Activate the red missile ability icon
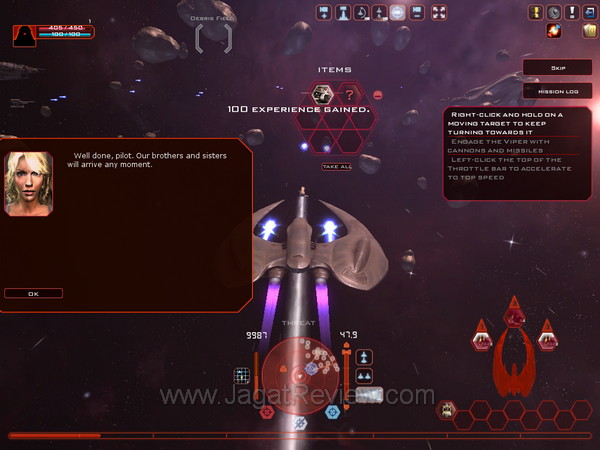 (x=554, y=31)
